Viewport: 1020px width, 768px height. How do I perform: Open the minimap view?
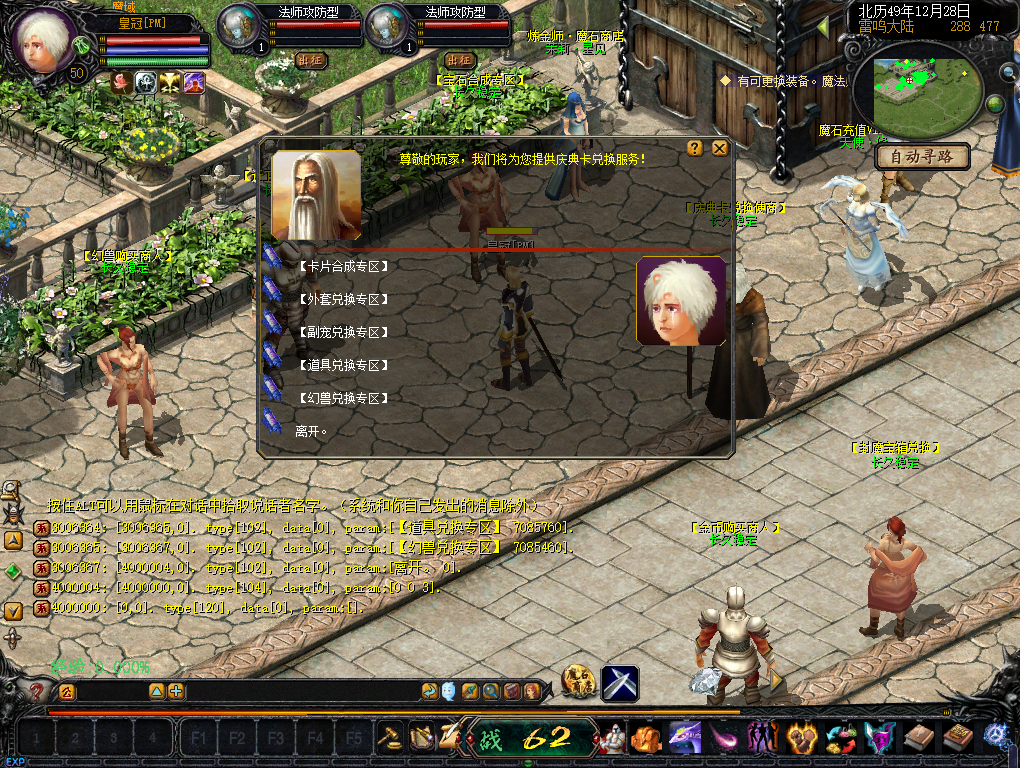coord(925,87)
